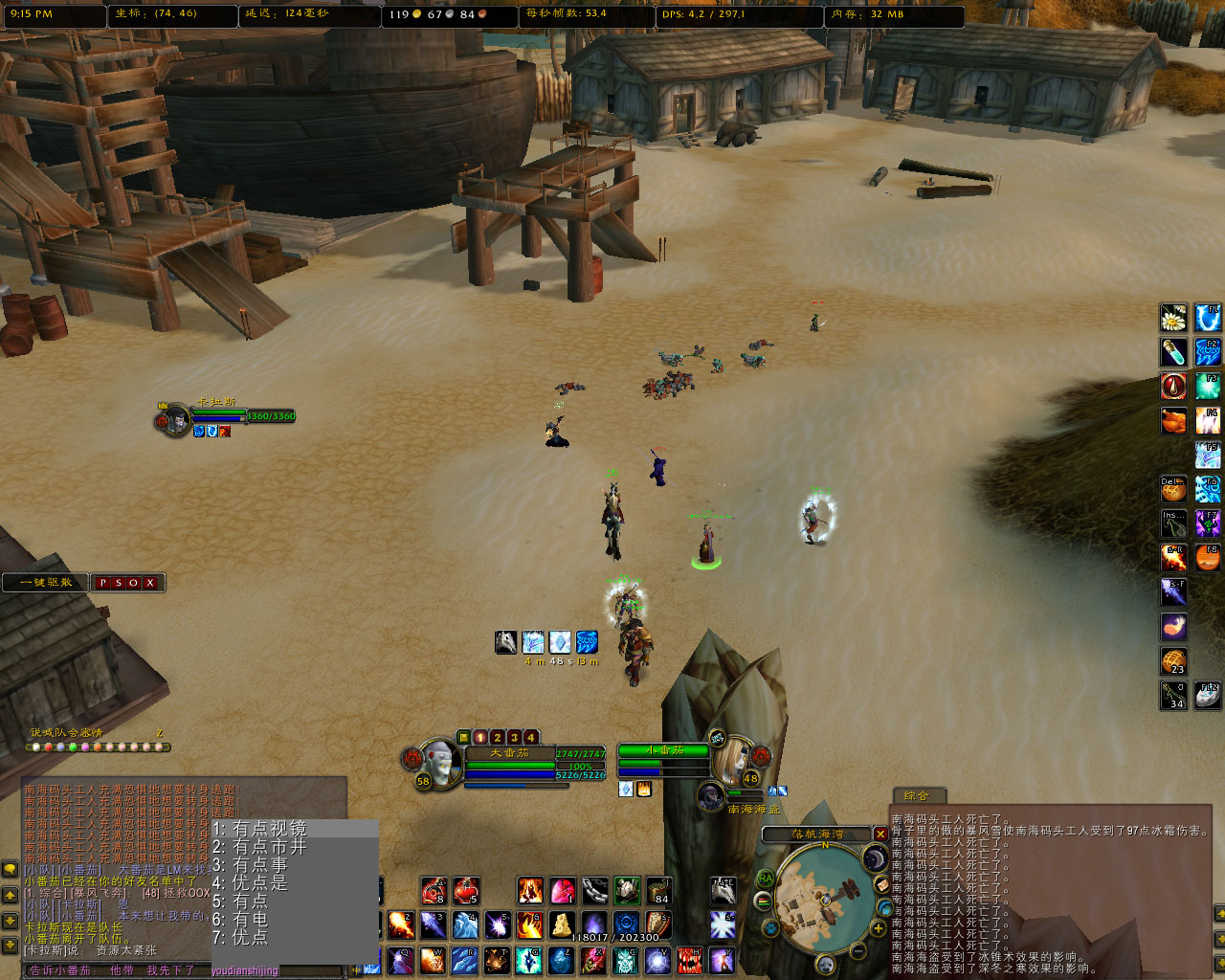Click the mail icon on the minimap
Screen dimensions: 1225x980
[x=882, y=884]
